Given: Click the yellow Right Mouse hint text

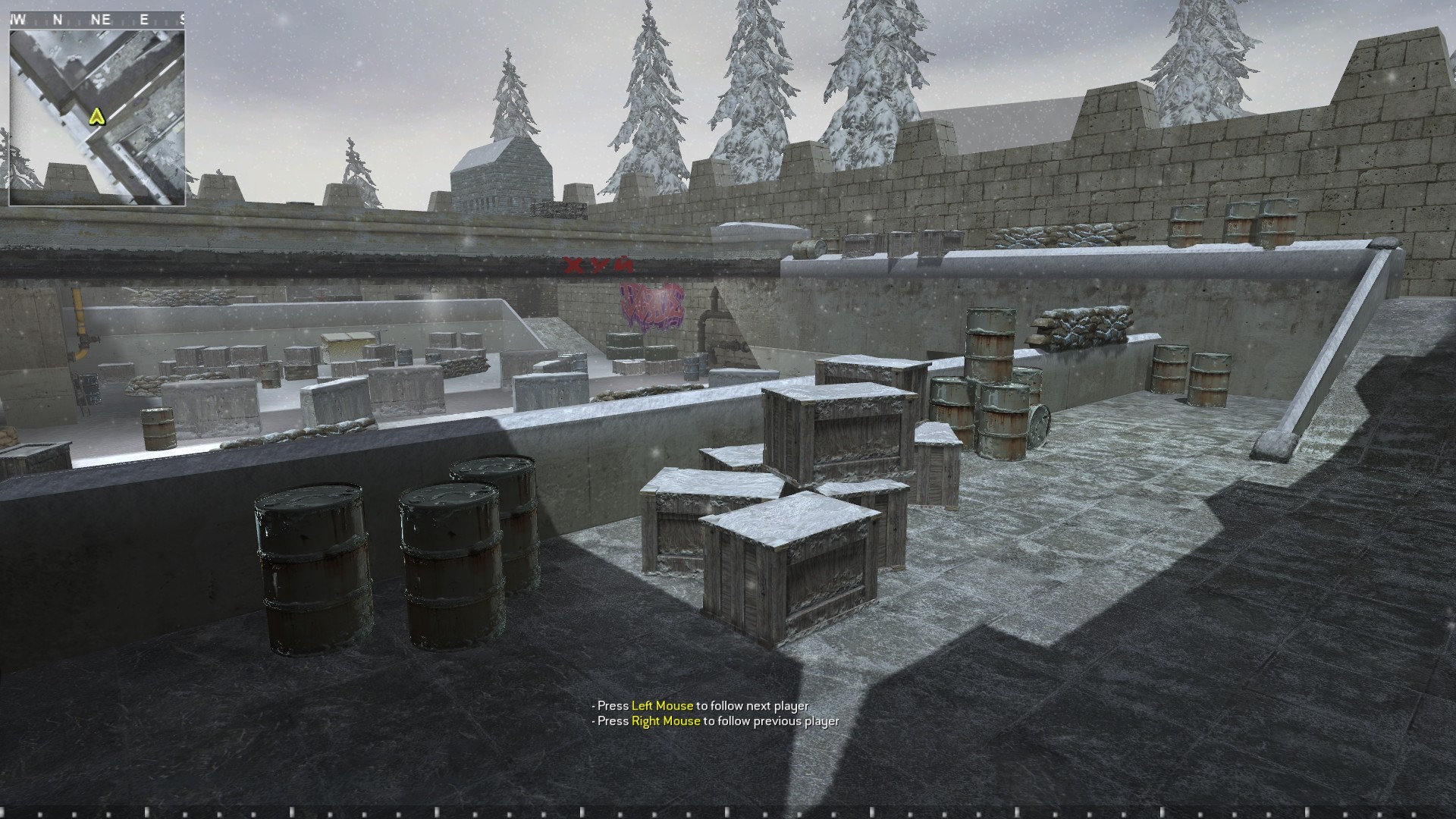Looking at the screenshot, I should coord(666,722).
